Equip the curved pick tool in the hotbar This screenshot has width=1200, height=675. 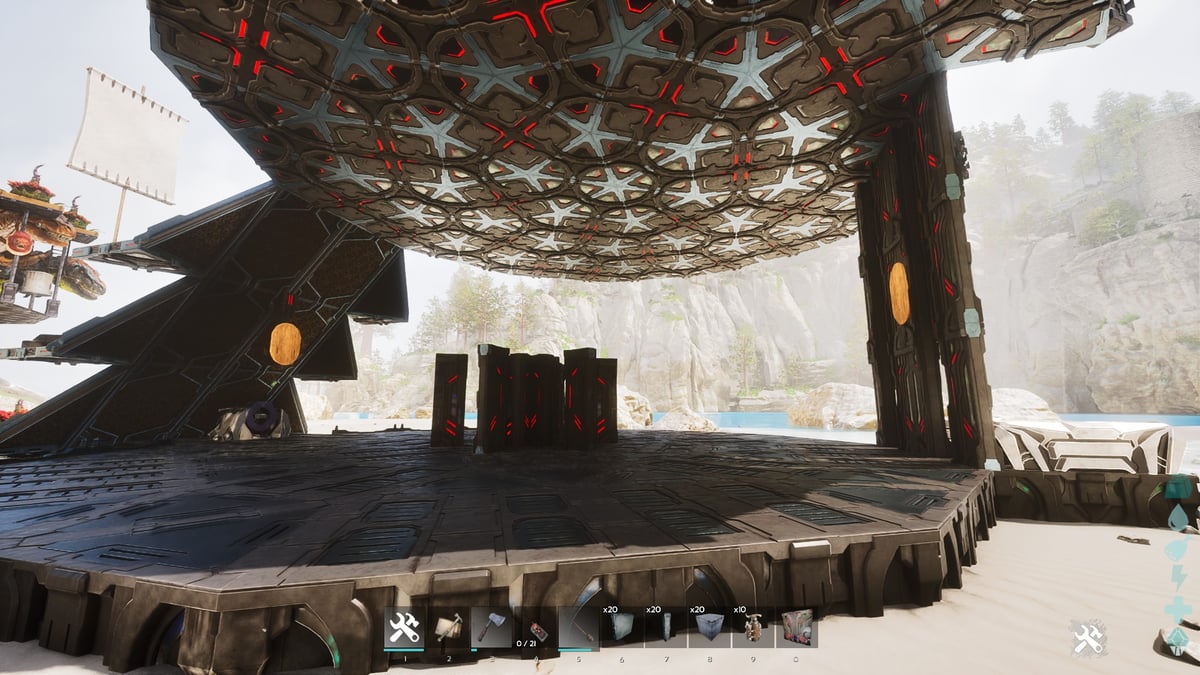pyautogui.click(x=578, y=628)
